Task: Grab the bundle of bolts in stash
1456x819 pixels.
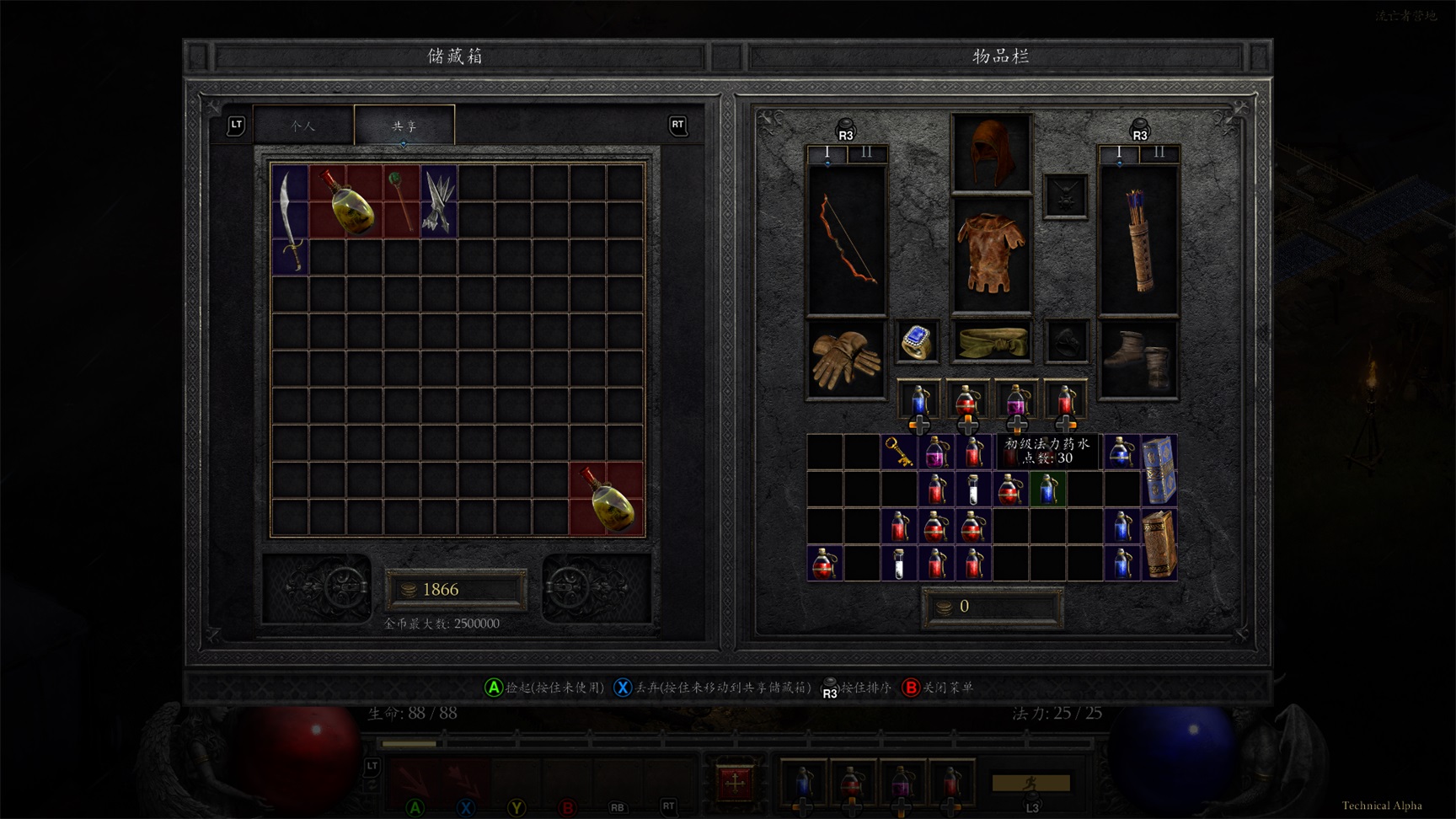Action: [438, 201]
